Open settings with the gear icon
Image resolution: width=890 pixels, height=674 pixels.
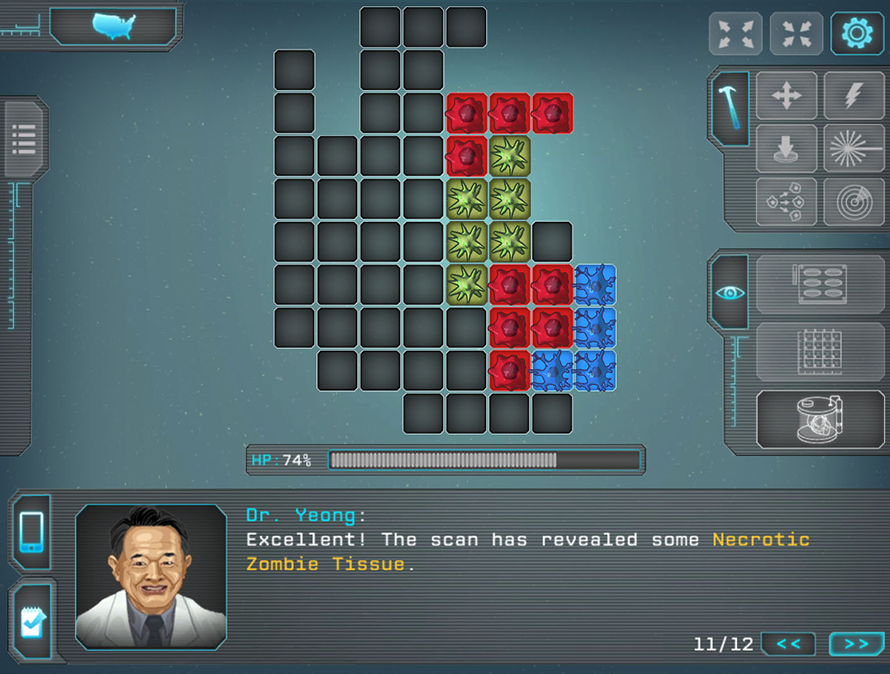(857, 34)
